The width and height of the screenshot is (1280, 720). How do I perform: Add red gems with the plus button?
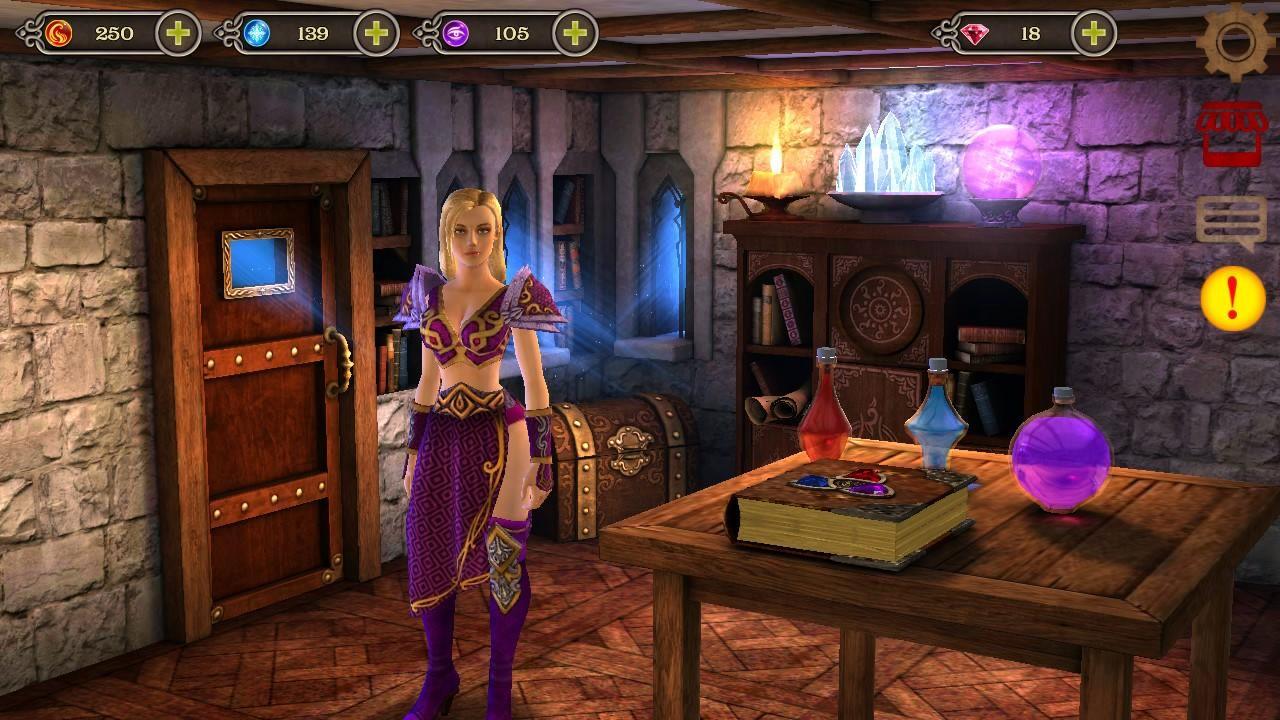tap(1094, 34)
